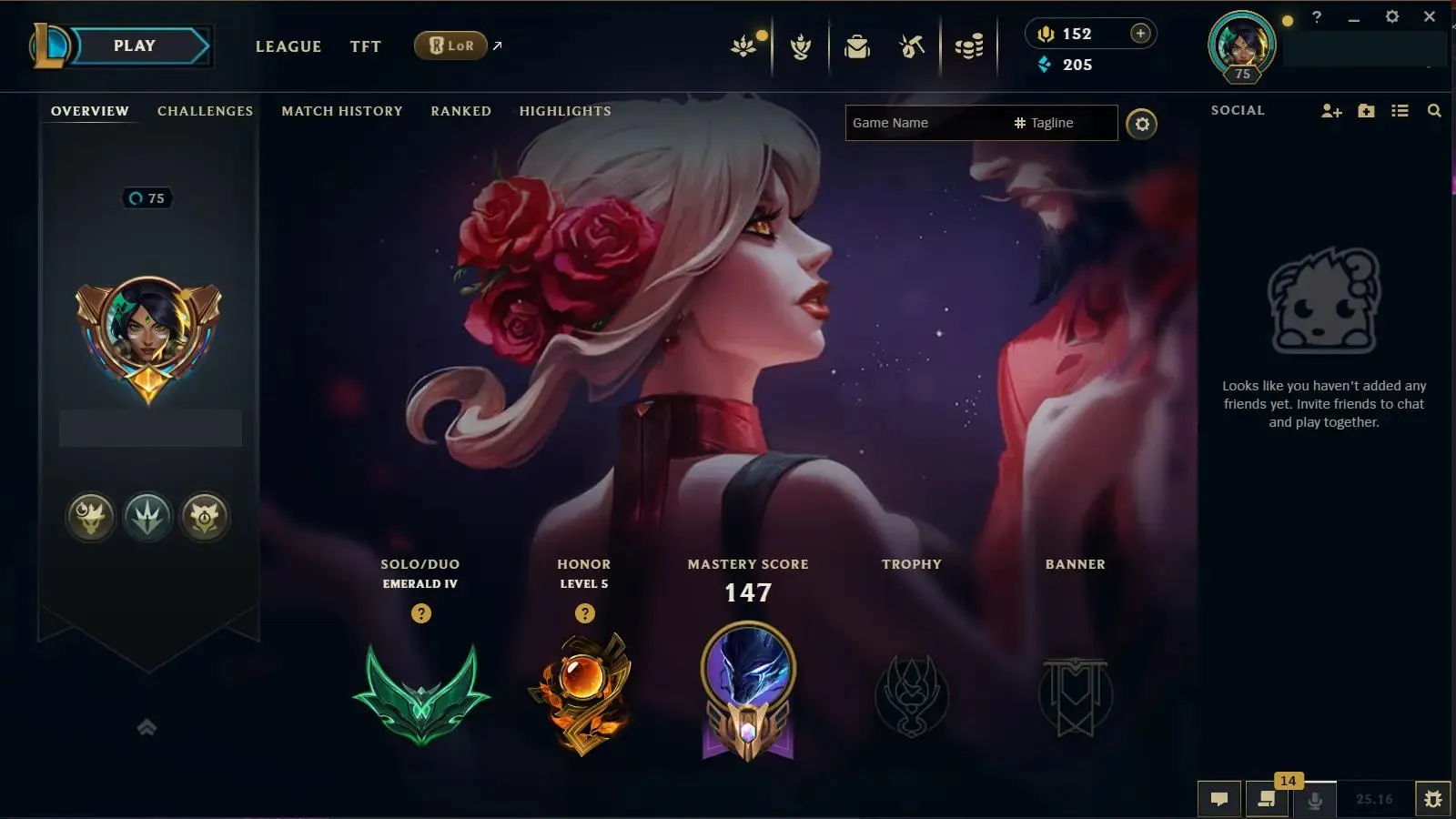Open the Store using the coin stack icon
Image resolution: width=1456 pixels, height=819 pixels.
(x=968, y=45)
